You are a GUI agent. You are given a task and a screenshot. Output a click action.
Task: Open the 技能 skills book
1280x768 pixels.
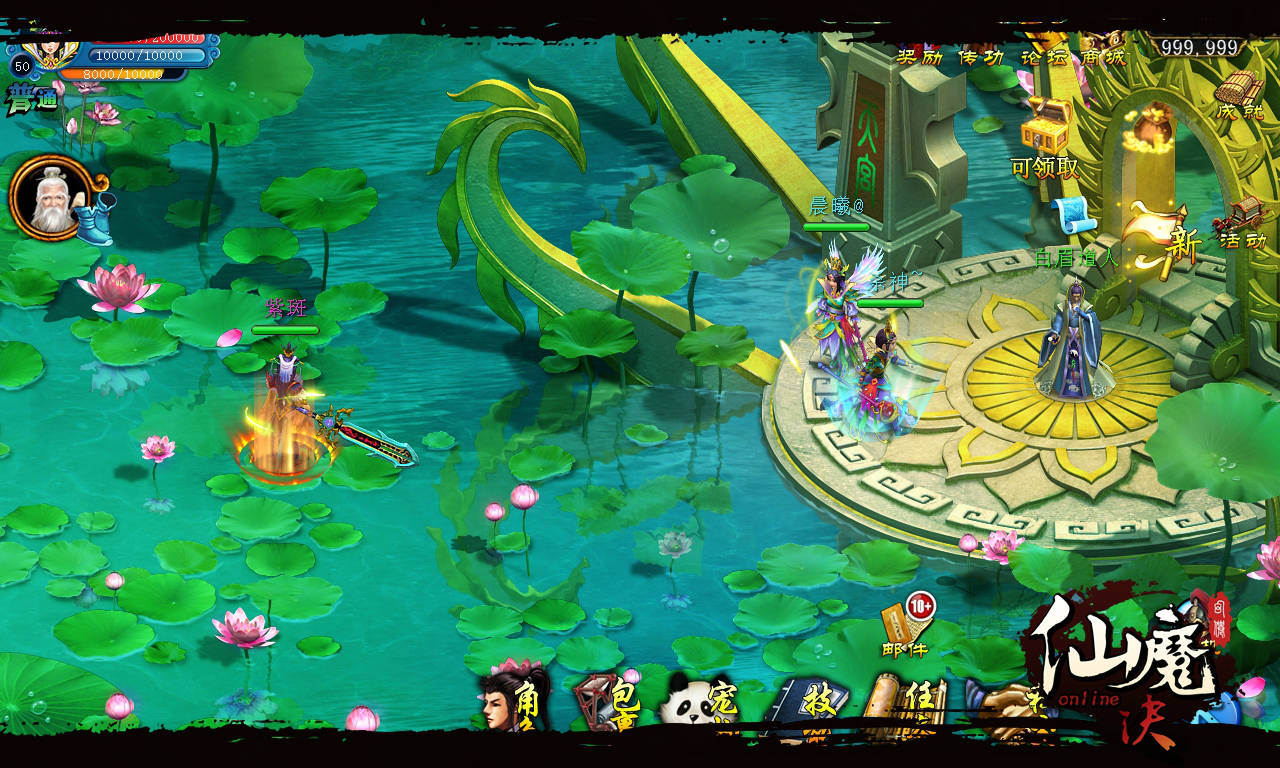[x=807, y=704]
